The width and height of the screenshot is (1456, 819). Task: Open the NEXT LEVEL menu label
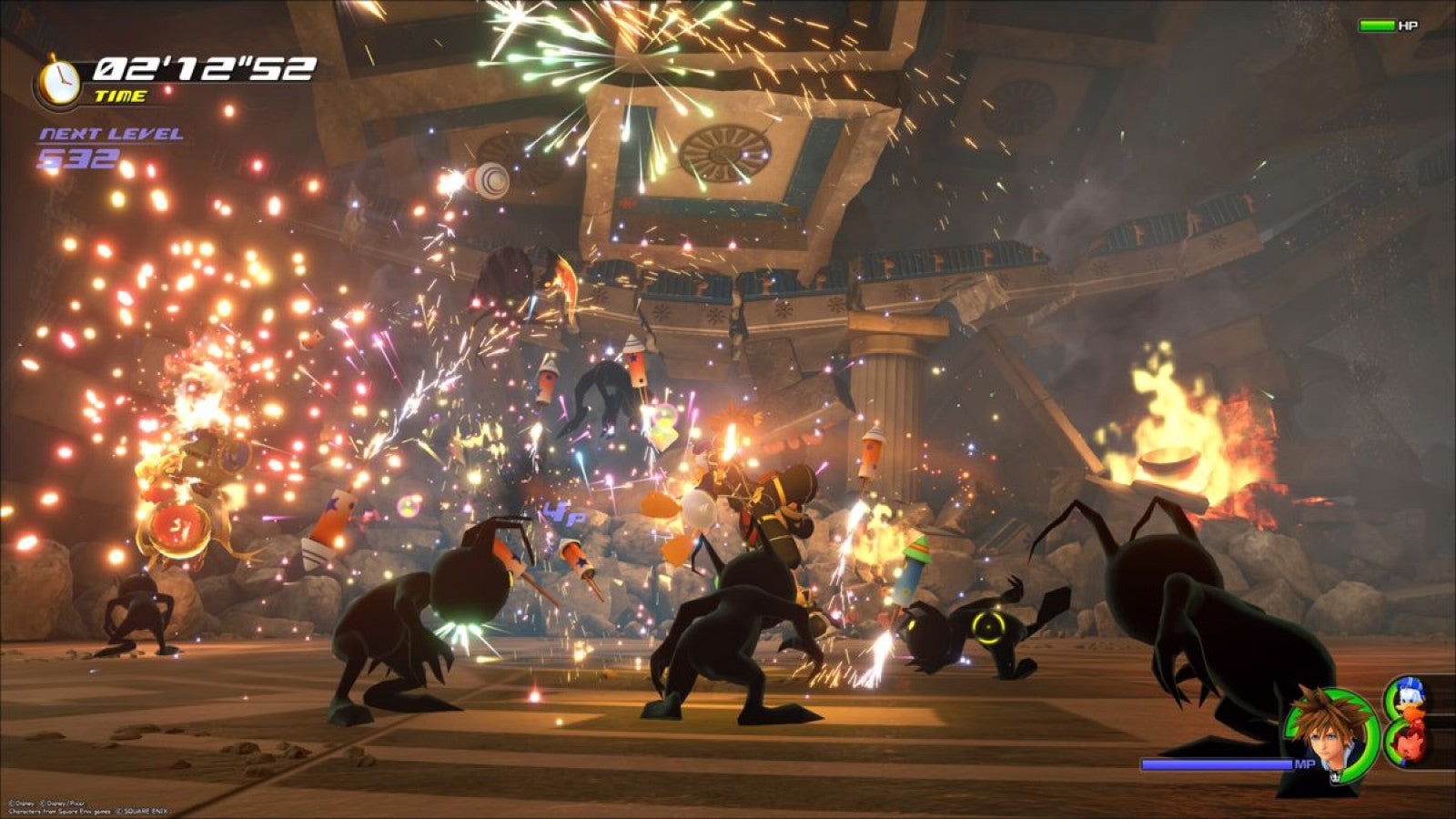tap(111, 133)
